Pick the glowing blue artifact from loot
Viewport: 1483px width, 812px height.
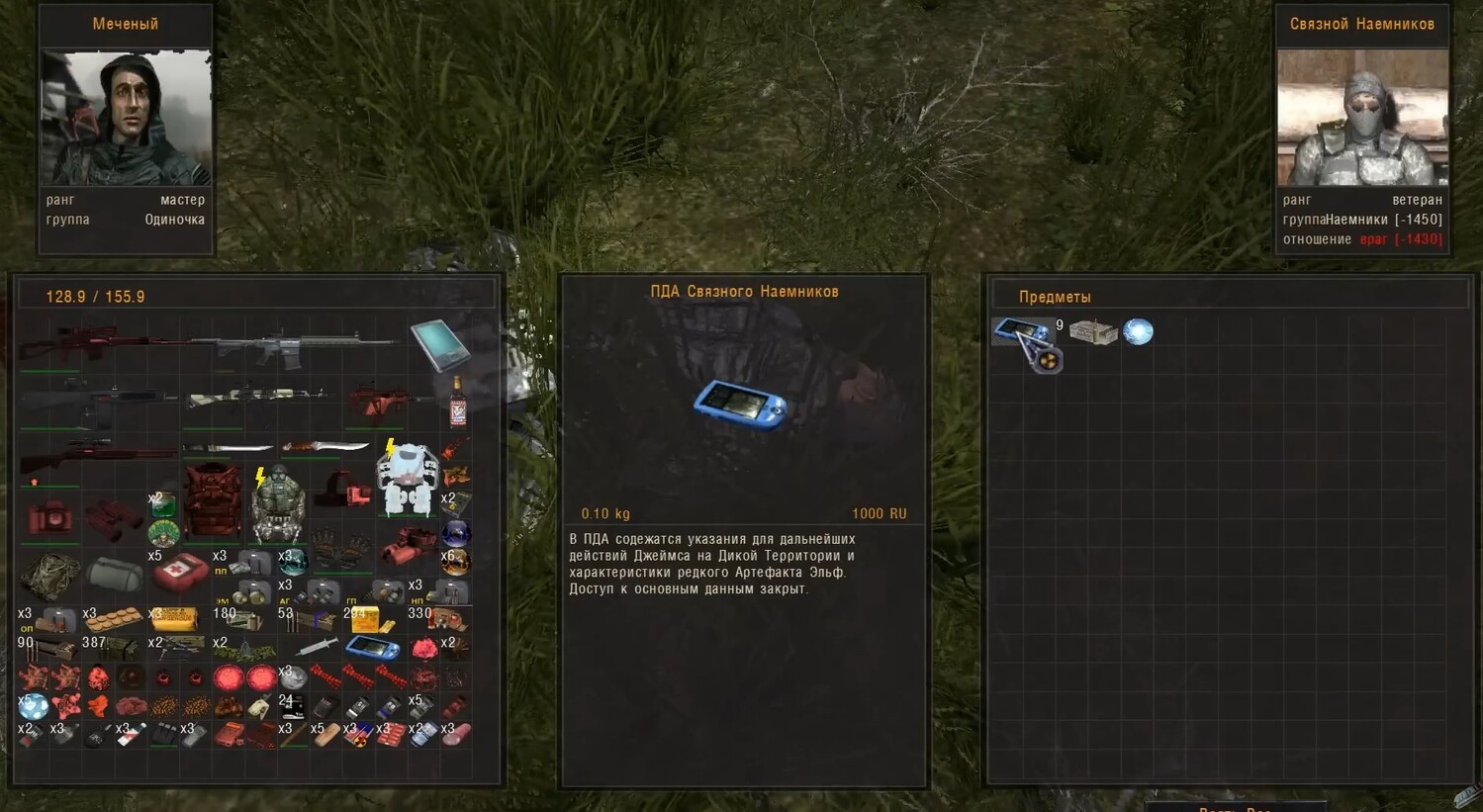1138,331
